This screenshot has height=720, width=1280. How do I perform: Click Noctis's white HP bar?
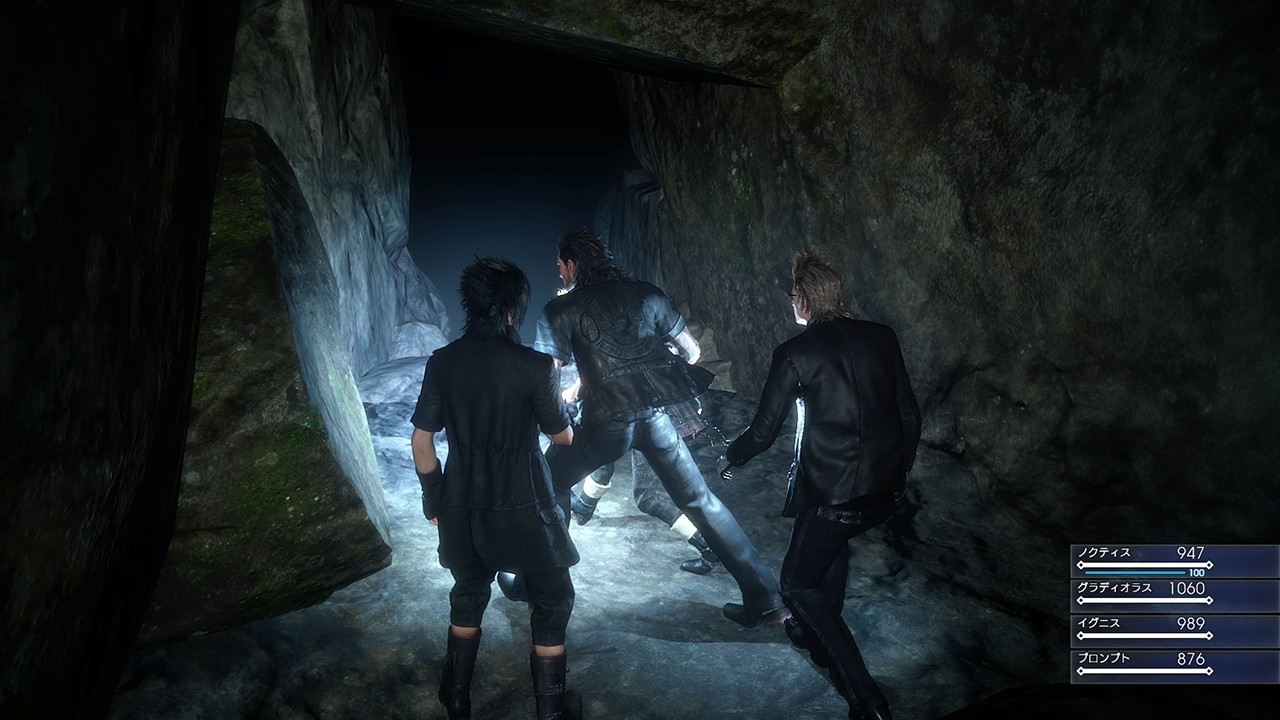(1144, 564)
